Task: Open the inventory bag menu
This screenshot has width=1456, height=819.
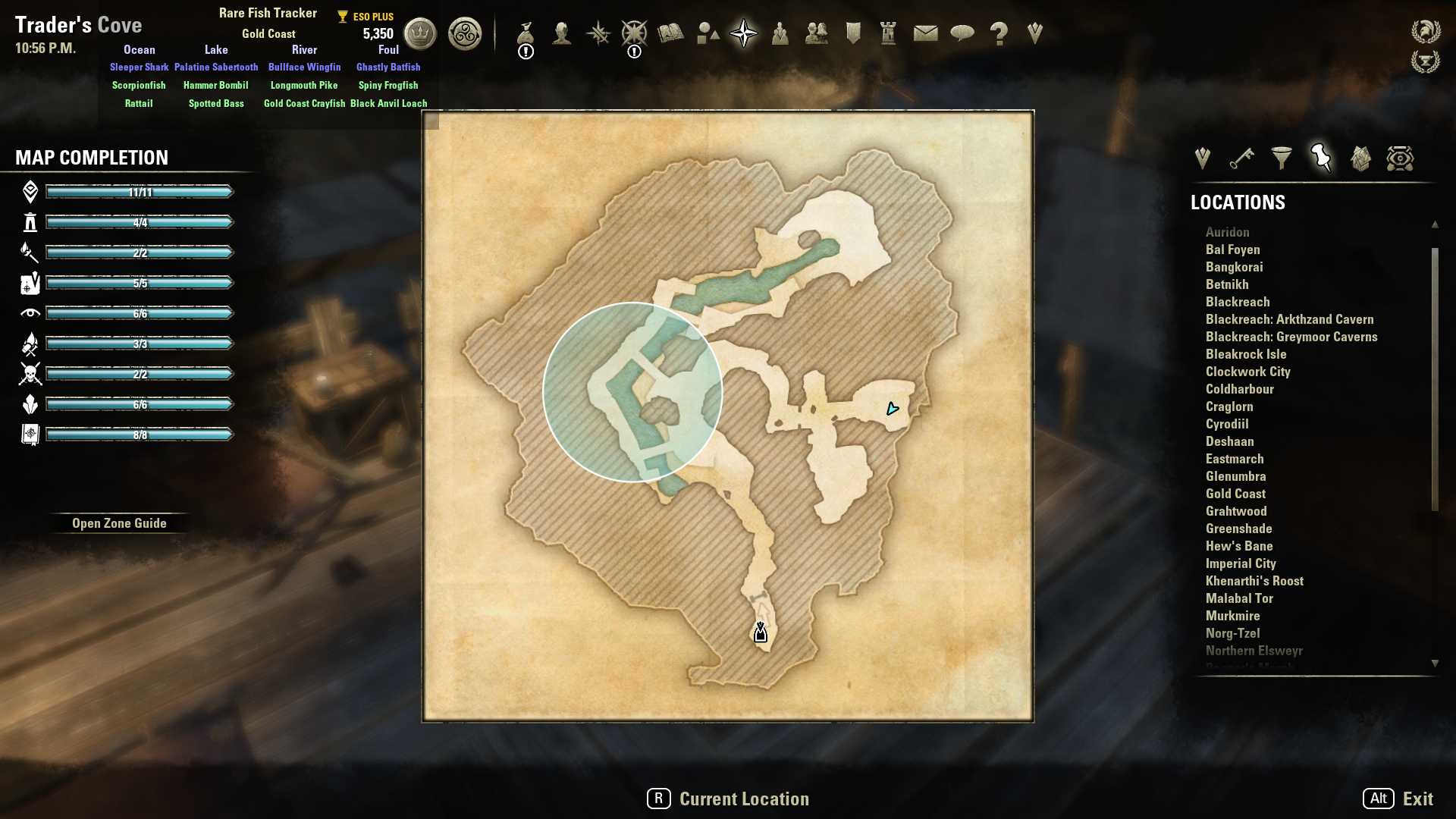Action: [526, 34]
